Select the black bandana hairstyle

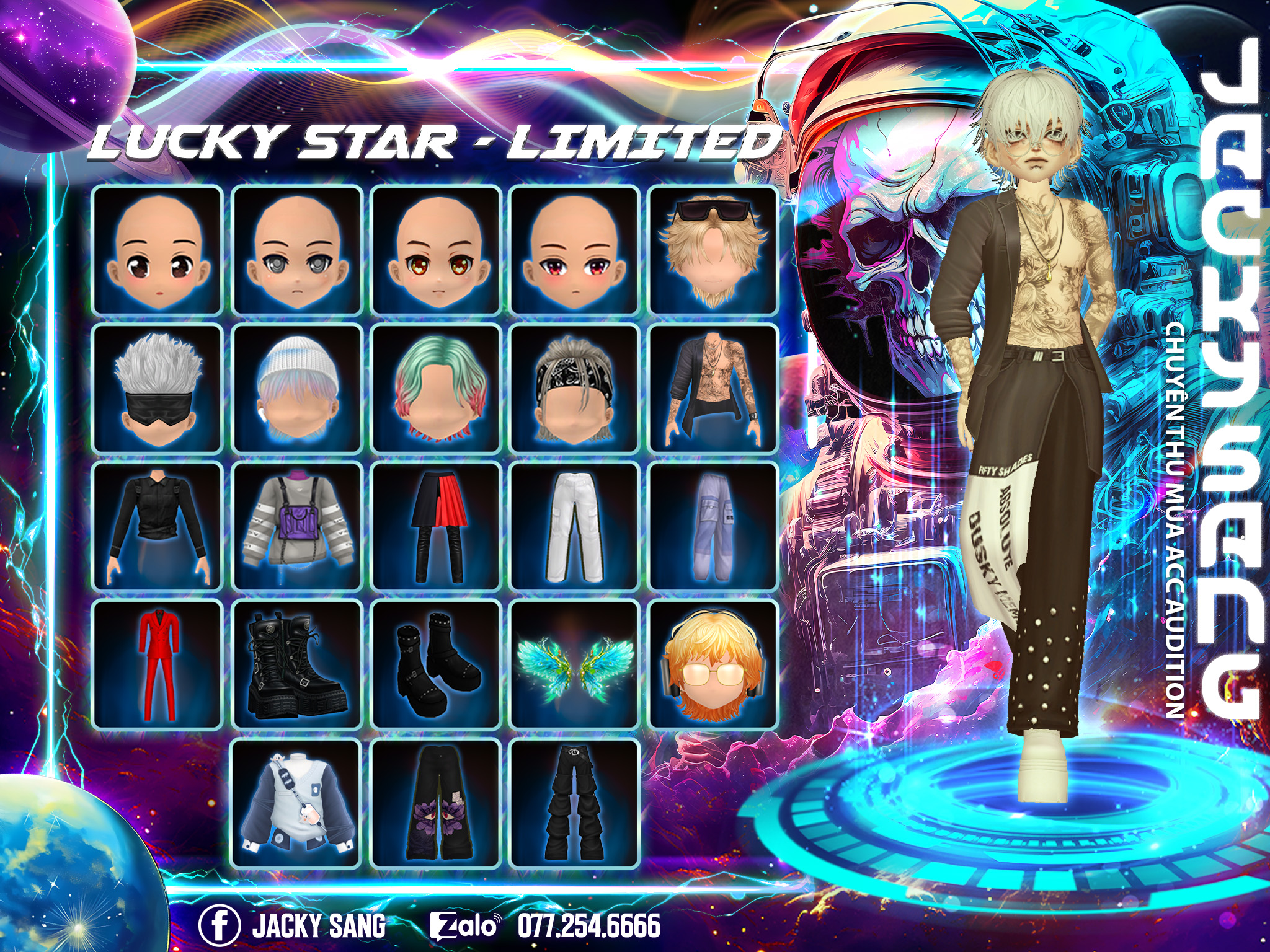click(574, 389)
